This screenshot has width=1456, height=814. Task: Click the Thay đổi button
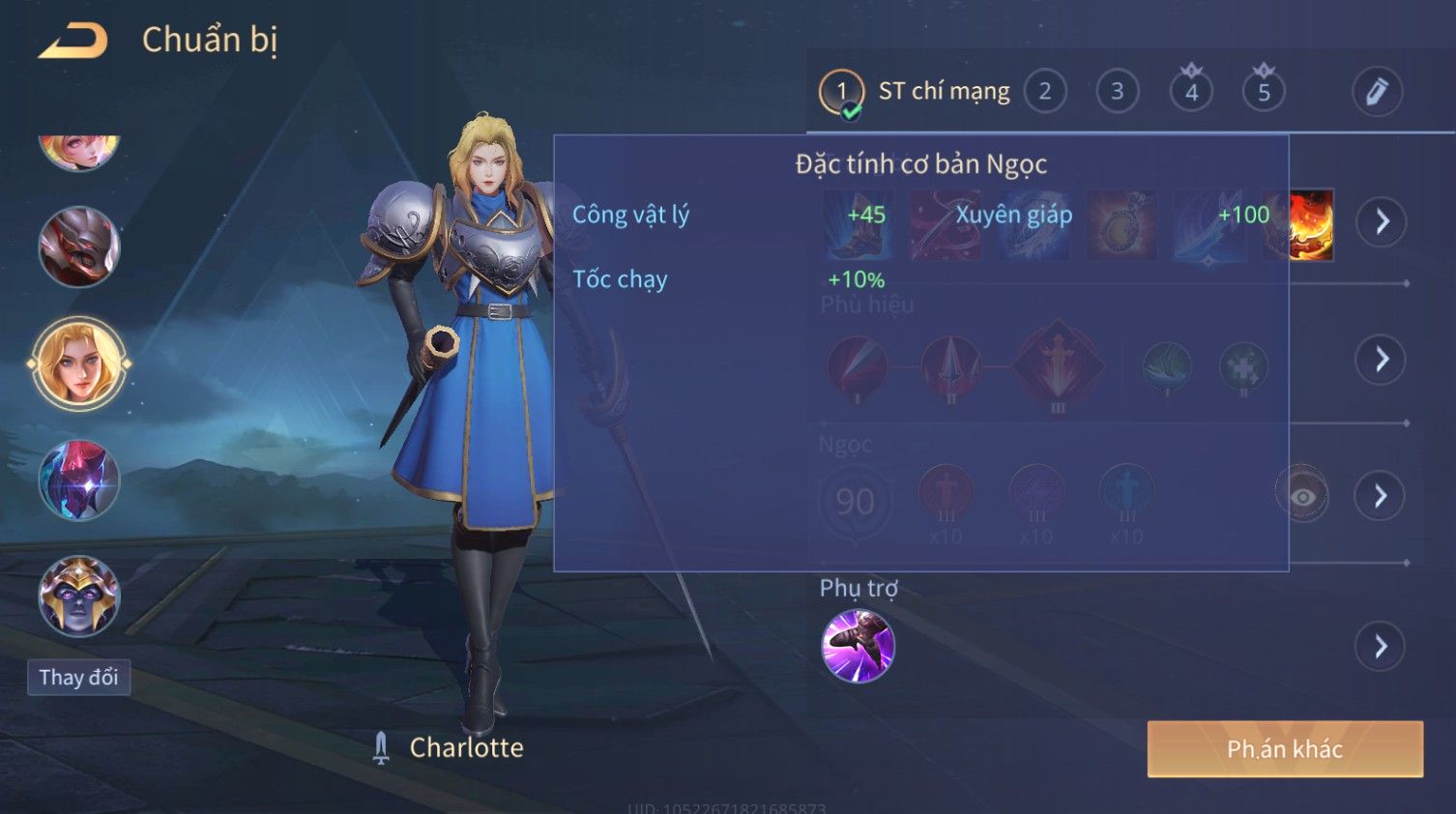(x=78, y=677)
